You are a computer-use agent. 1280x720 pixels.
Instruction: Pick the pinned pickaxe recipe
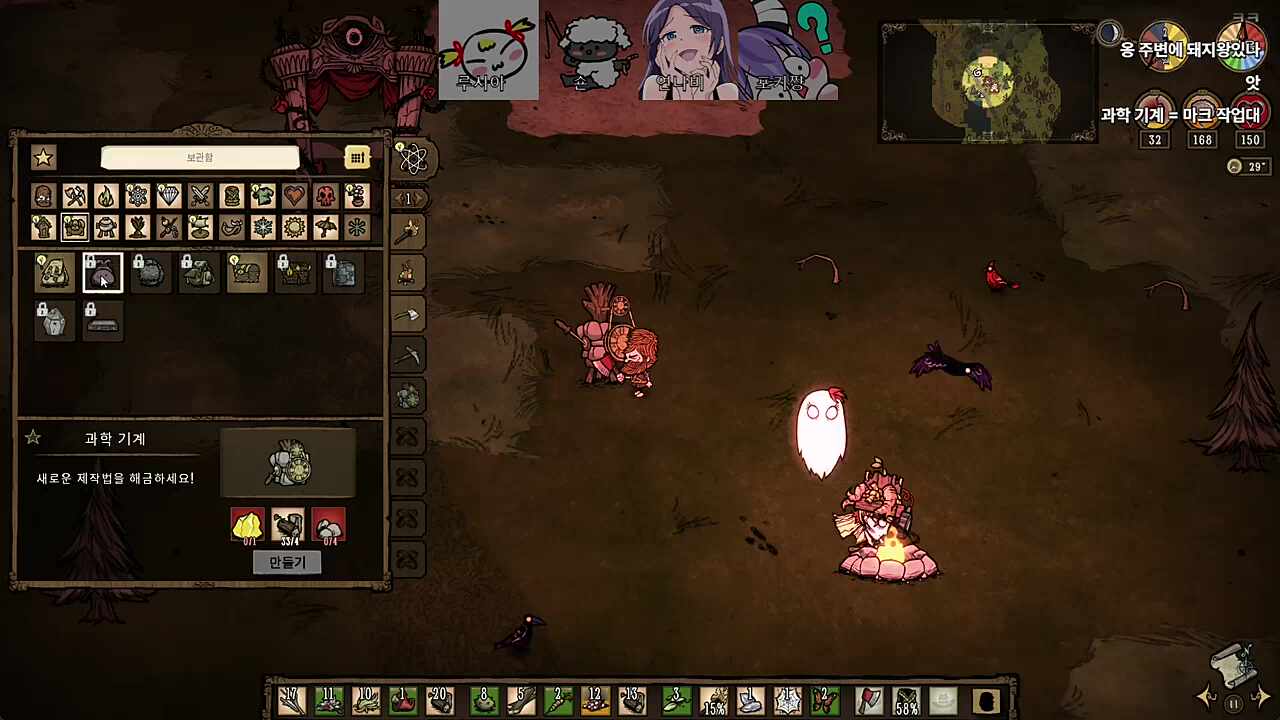pos(407,356)
